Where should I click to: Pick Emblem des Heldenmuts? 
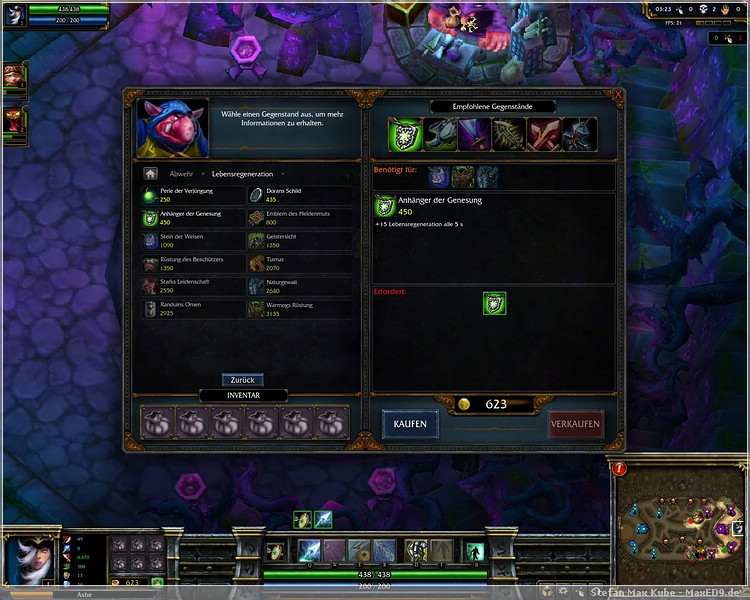(299, 218)
